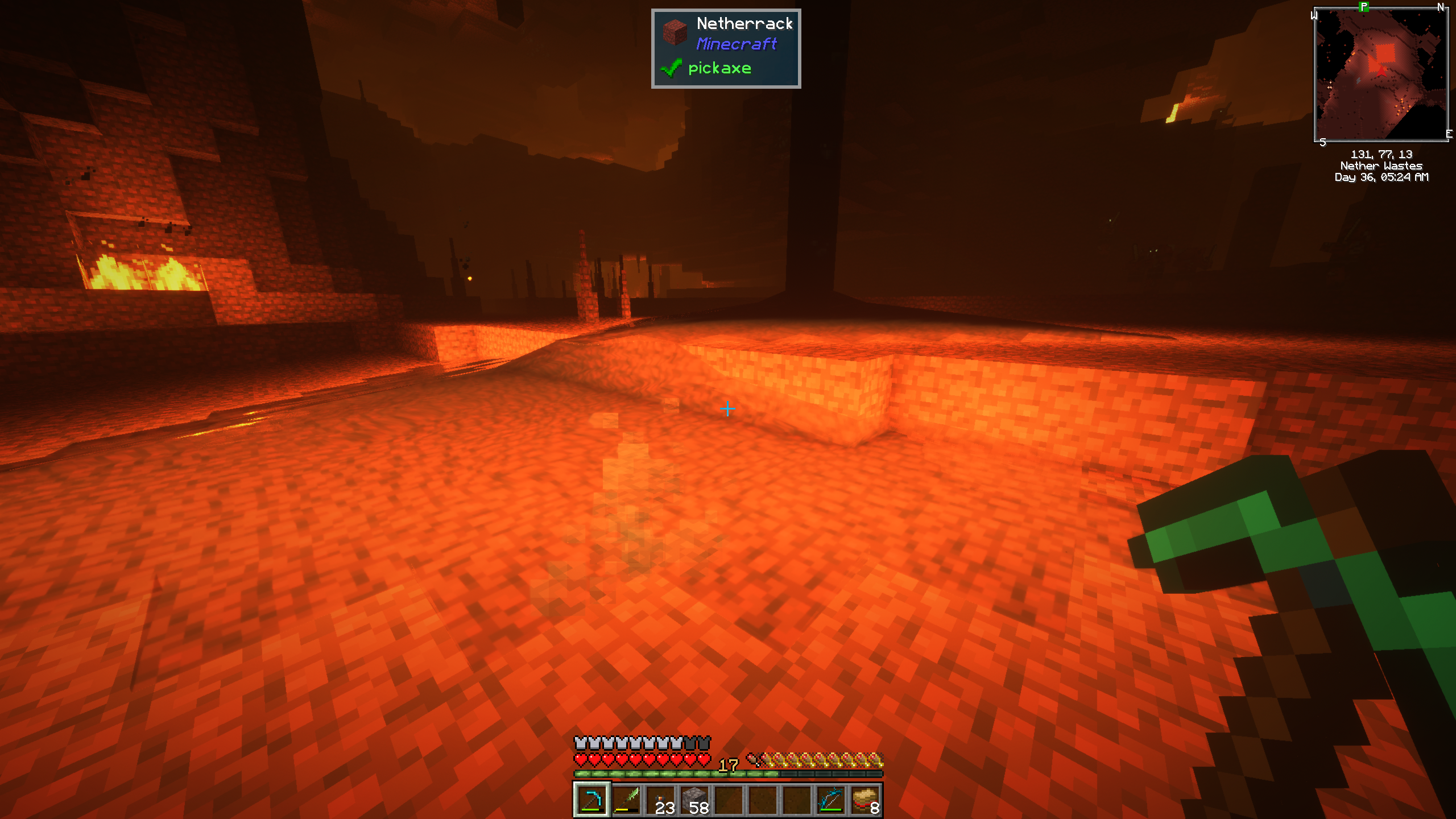Choose the stack of 23 small items
This screenshot has width=1456, height=819.
(x=660, y=800)
